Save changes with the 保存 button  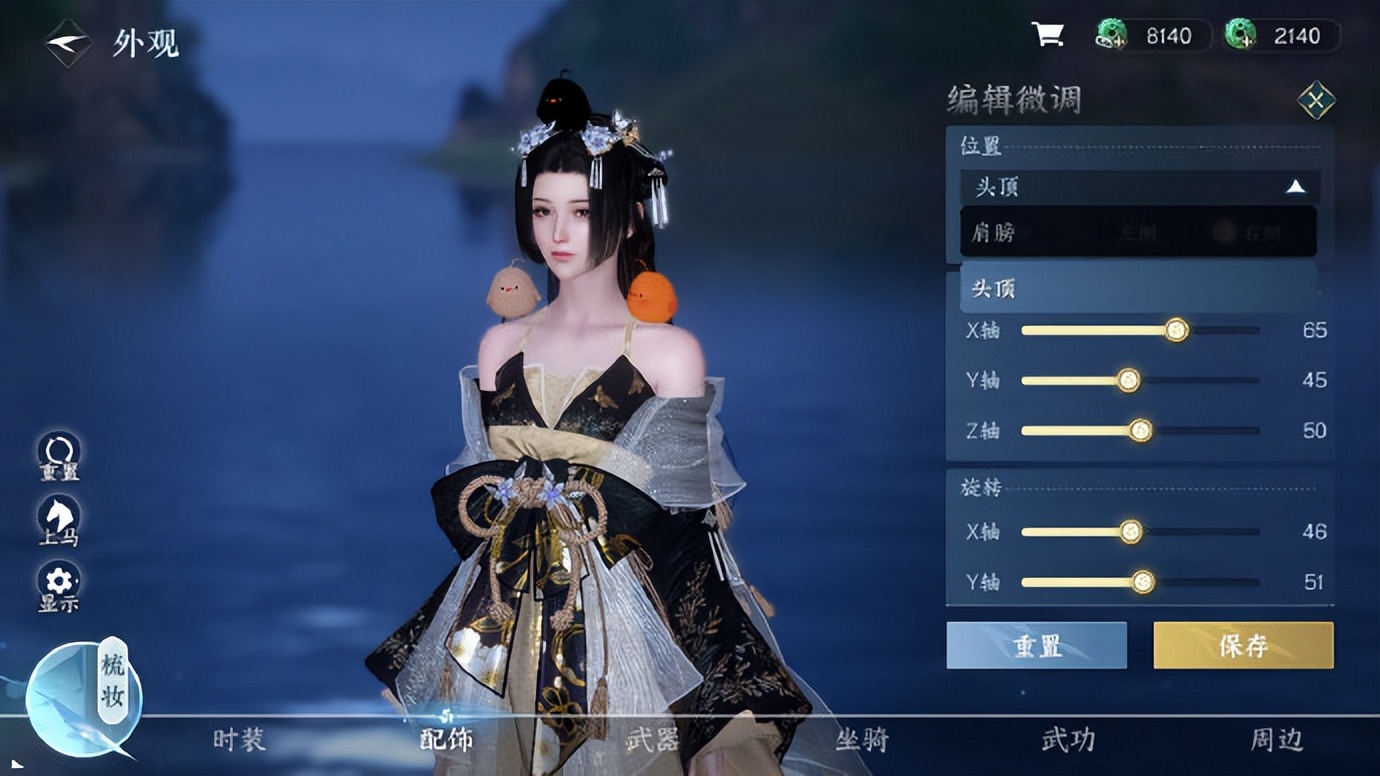tap(1243, 645)
